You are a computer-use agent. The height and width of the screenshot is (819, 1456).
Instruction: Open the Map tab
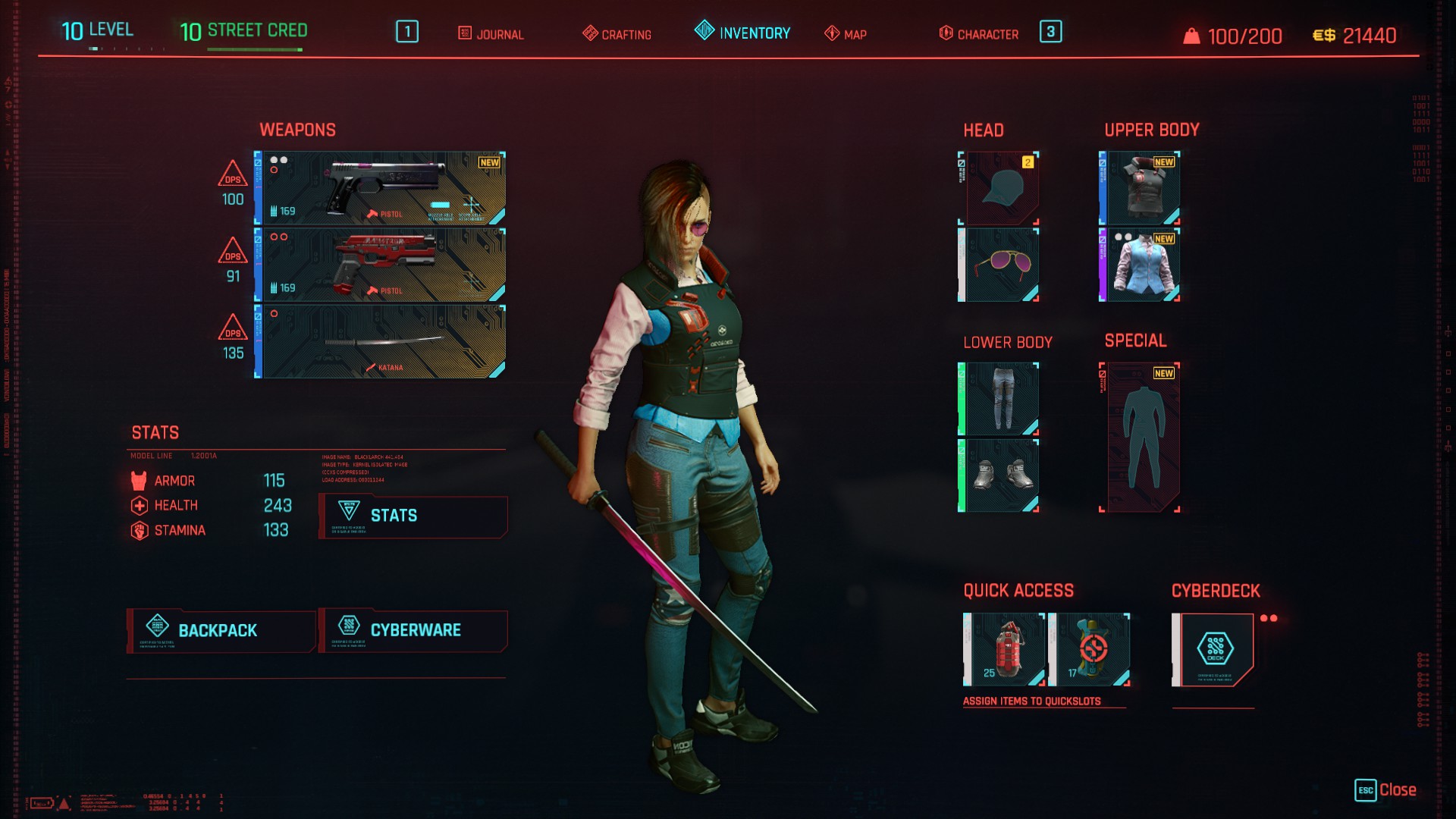click(x=846, y=34)
